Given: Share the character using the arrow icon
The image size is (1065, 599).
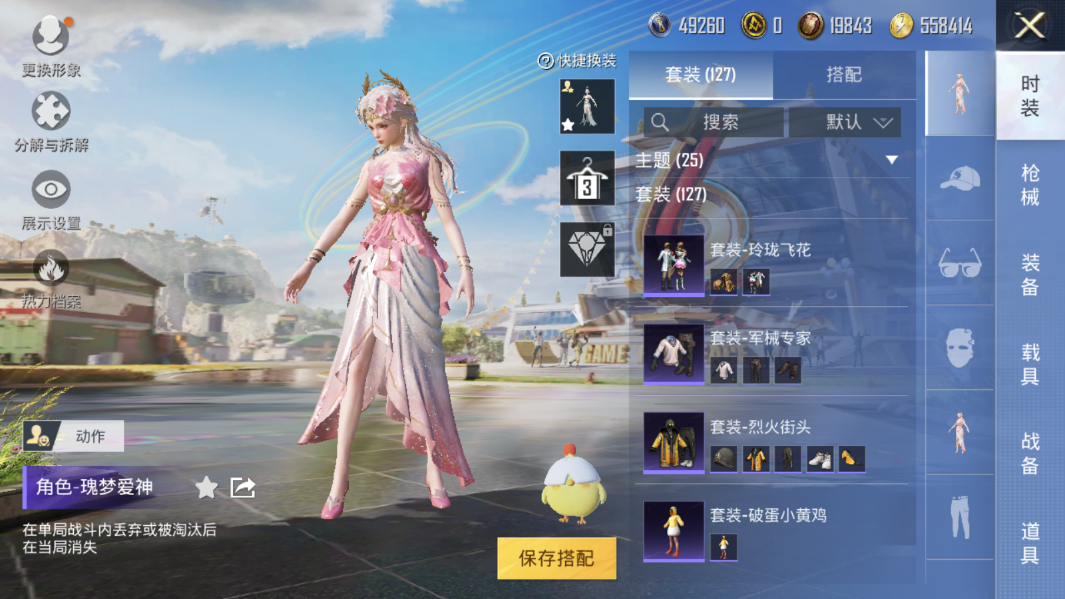Looking at the screenshot, I should point(243,487).
